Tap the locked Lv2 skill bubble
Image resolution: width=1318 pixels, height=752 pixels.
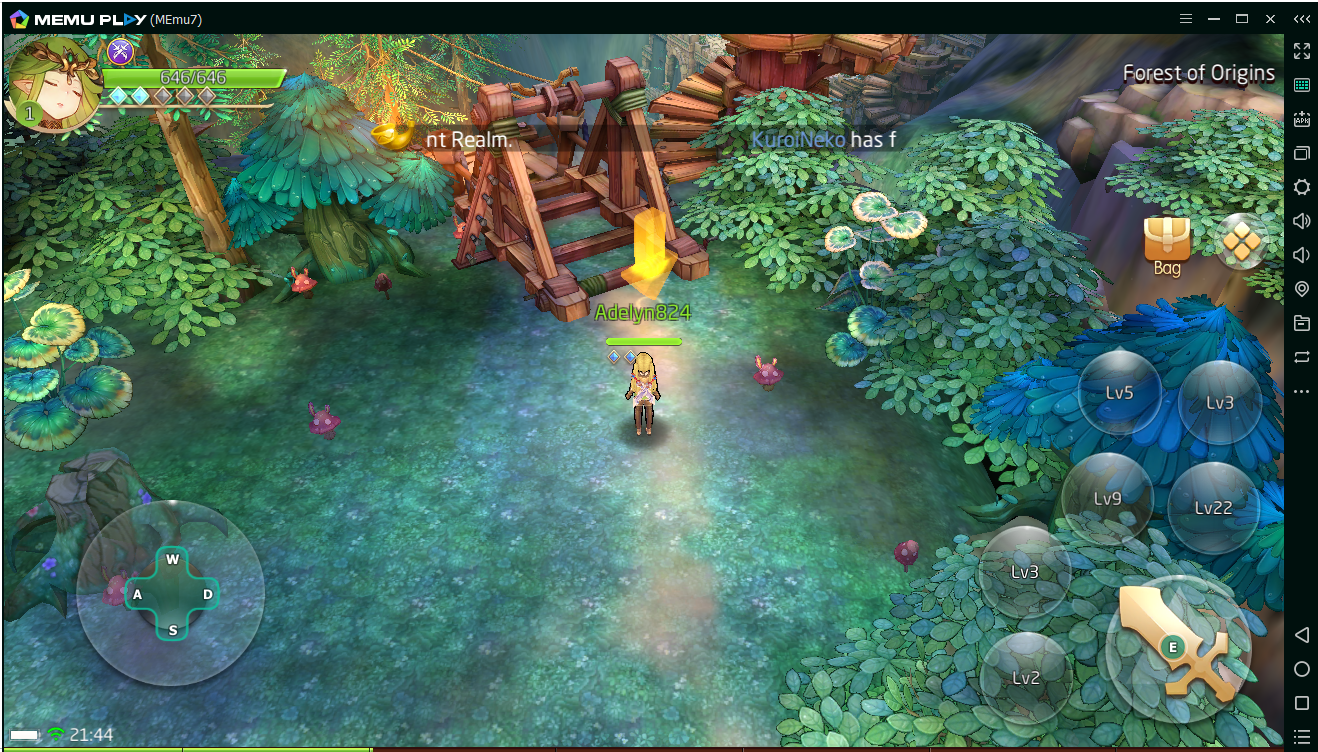point(1025,678)
